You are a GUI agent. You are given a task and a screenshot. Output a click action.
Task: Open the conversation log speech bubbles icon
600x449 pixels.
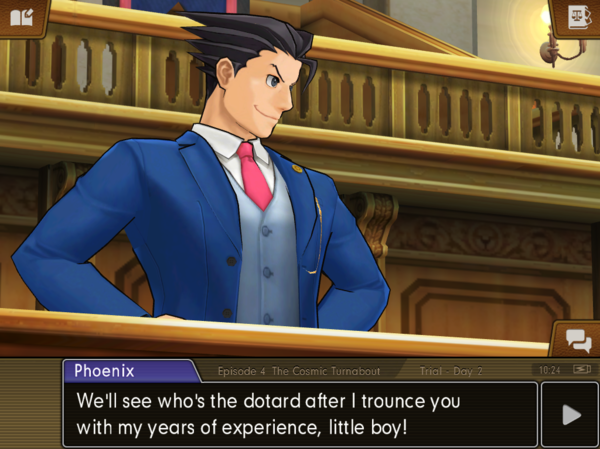[578, 340]
